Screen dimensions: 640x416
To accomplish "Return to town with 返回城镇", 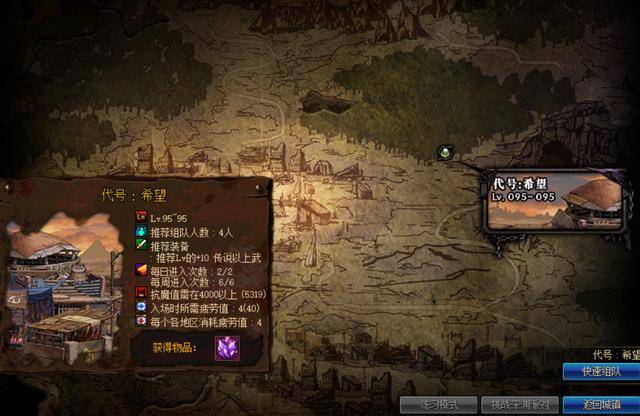I will click(602, 405).
